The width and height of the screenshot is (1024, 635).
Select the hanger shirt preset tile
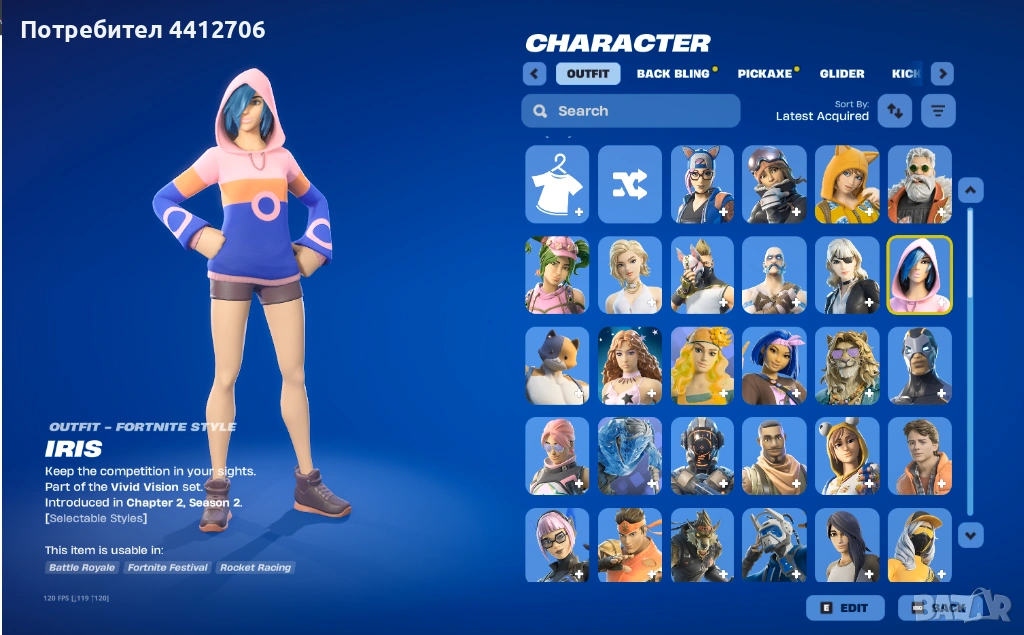click(557, 184)
